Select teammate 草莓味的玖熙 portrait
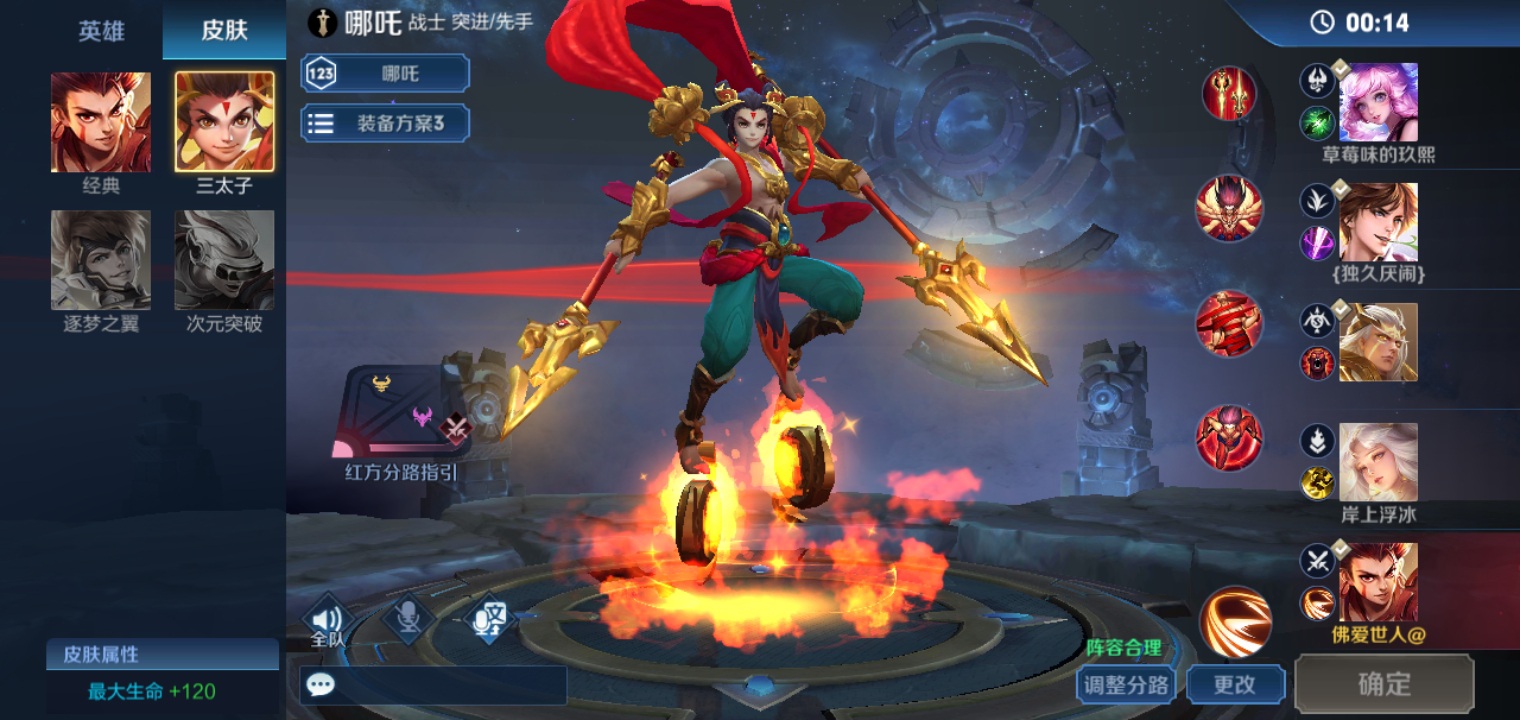This screenshot has width=1520, height=720. (x=1378, y=102)
